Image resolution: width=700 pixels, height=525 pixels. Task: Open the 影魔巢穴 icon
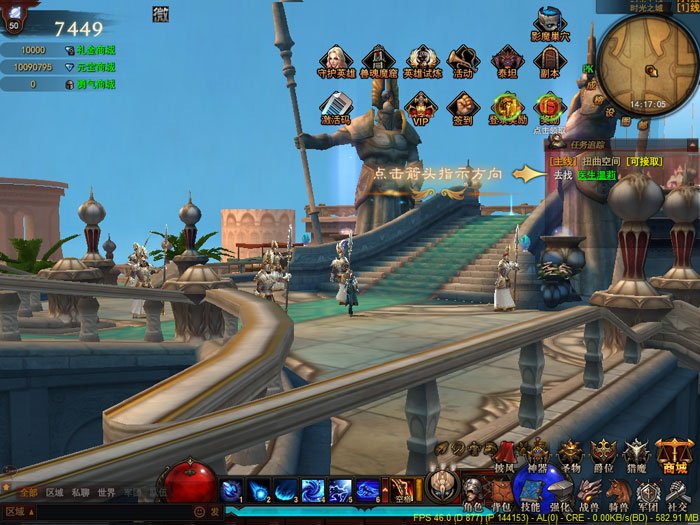pyautogui.click(x=549, y=23)
